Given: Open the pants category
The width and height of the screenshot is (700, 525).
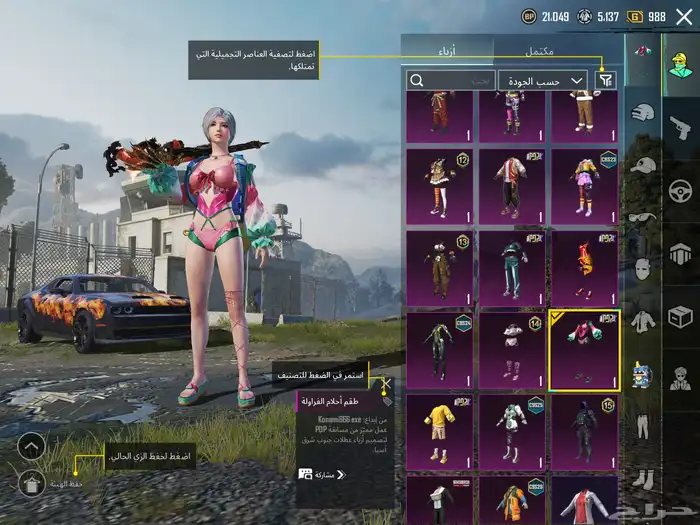Looking at the screenshot, I should click(x=642, y=425).
